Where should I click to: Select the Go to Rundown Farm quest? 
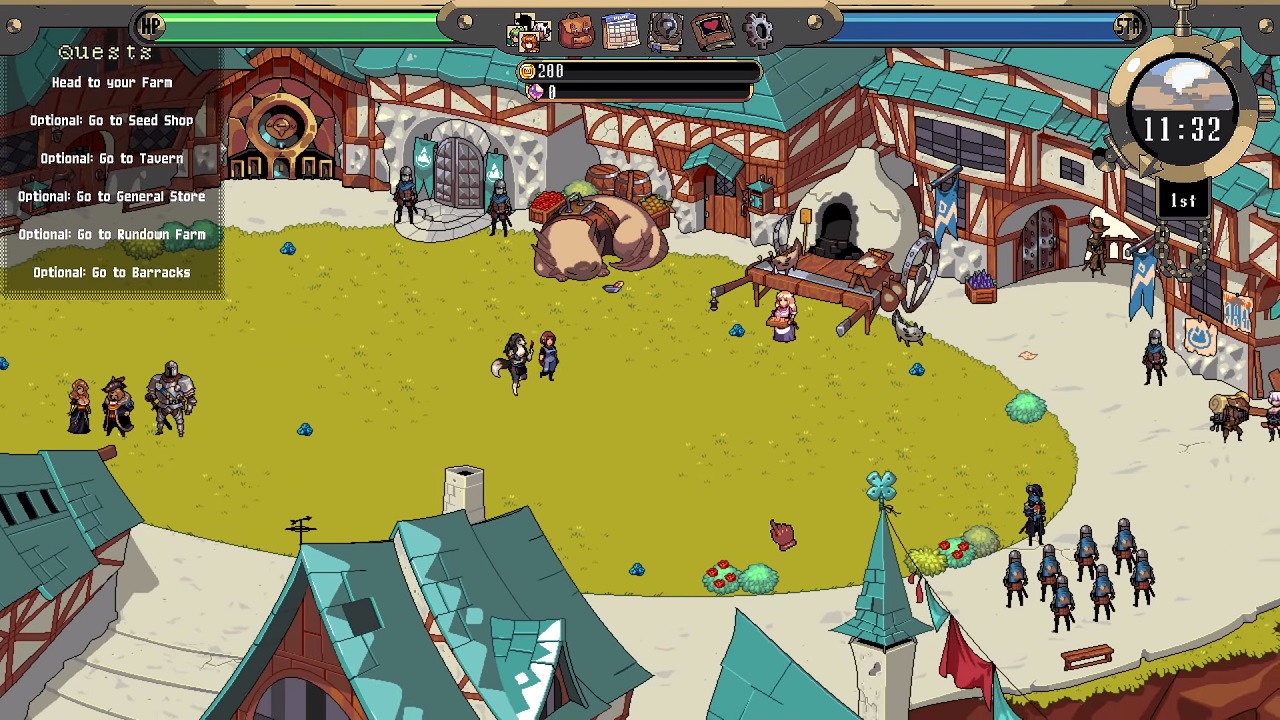112,235
